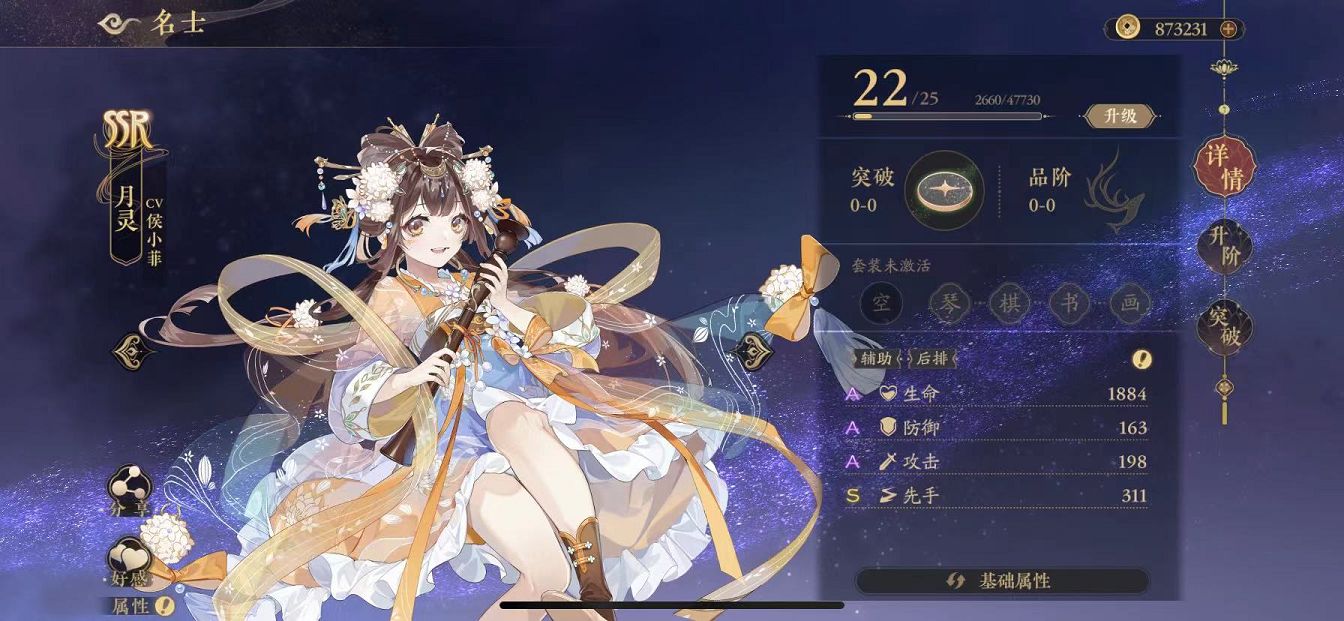Viewport: 1344px width, 621px height.
Task: Open the 升阶 rank-up tab
Action: click(x=1224, y=249)
